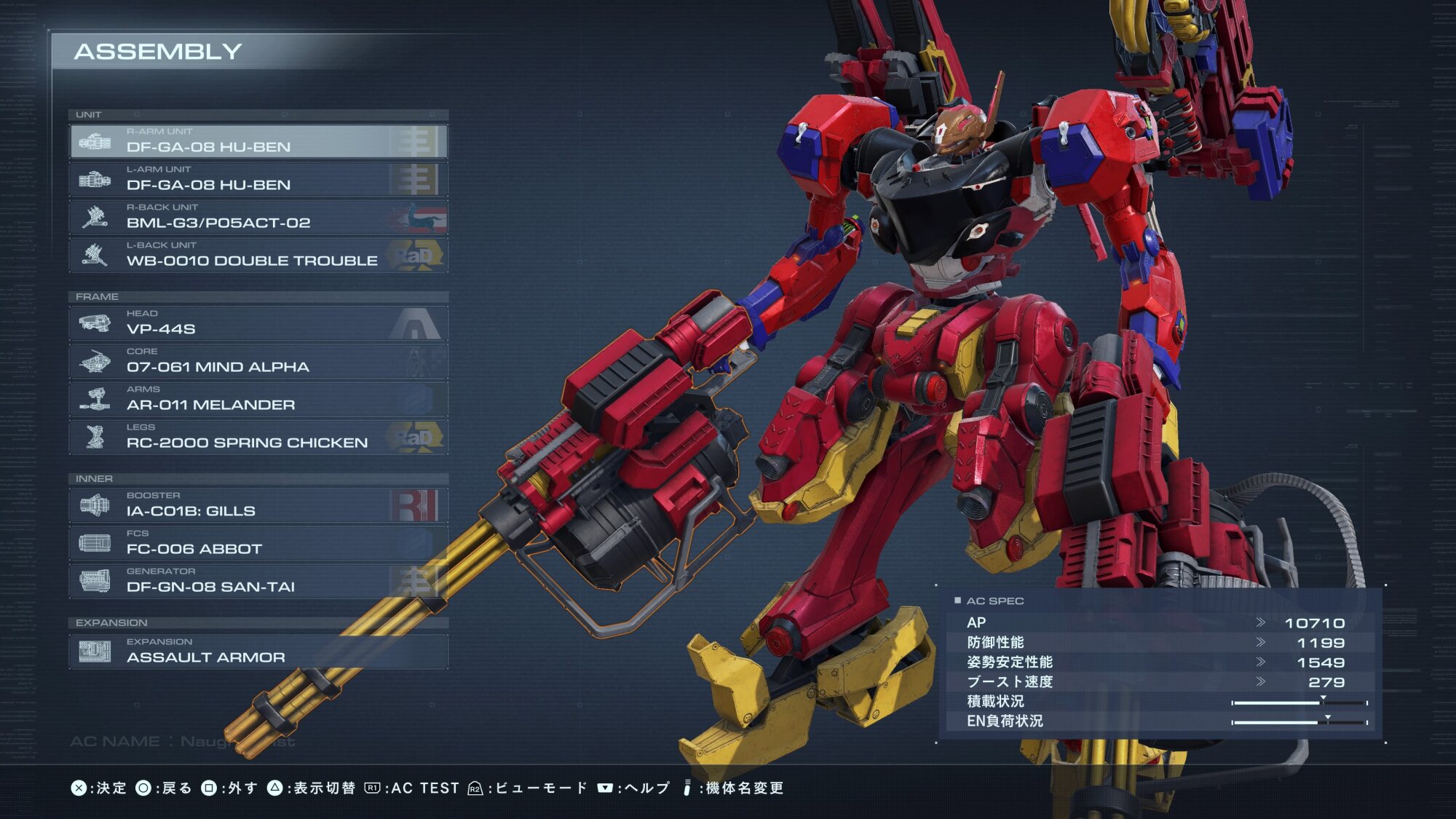The height and width of the screenshot is (819, 1456).
Task: Choose the ARMS AR-011 MELANDER entry
Action: (258, 399)
